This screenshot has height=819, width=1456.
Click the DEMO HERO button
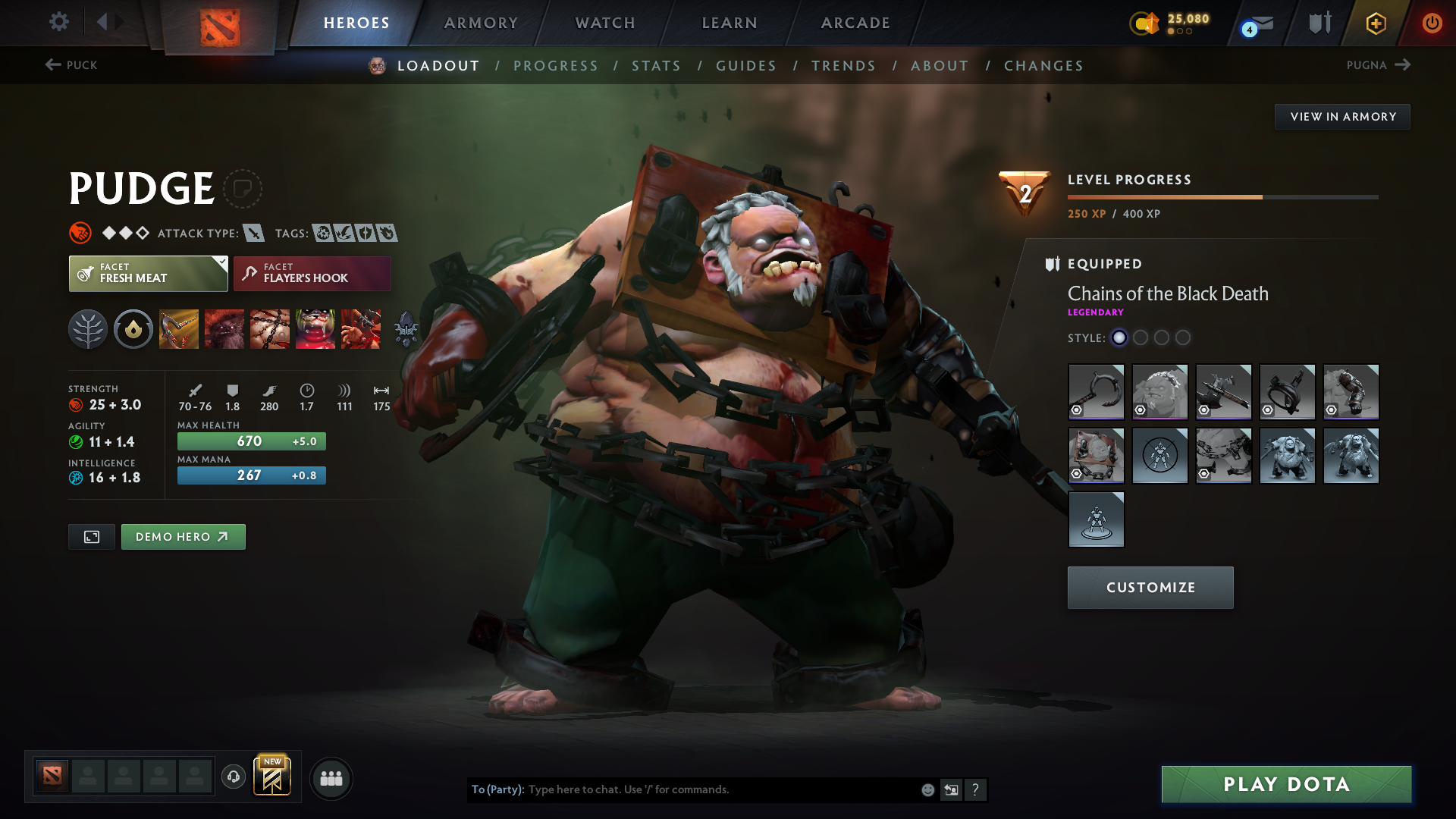(x=183, y=536)
